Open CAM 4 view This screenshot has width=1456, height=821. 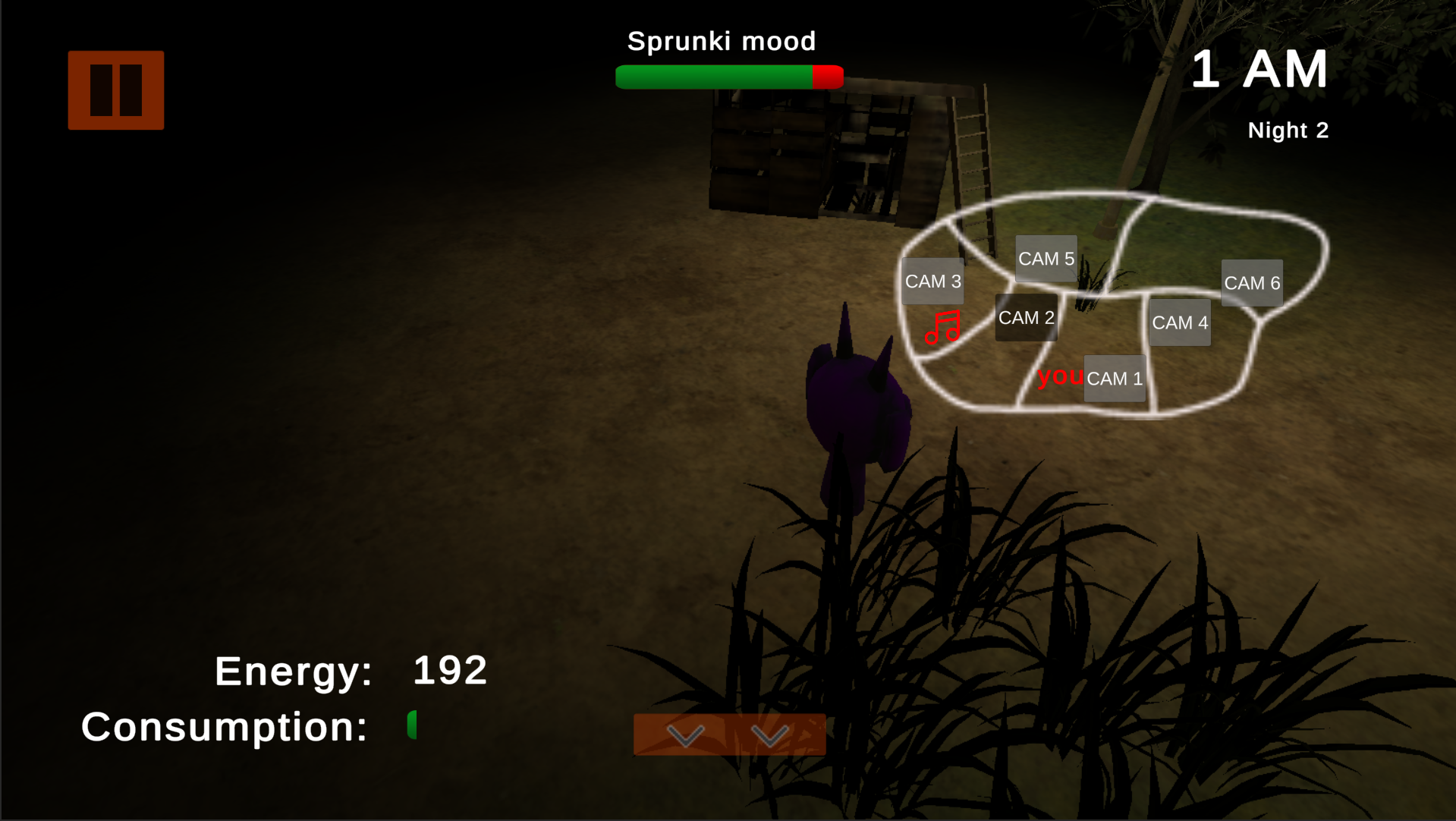pyautogui.click(x=1180, y=322)
